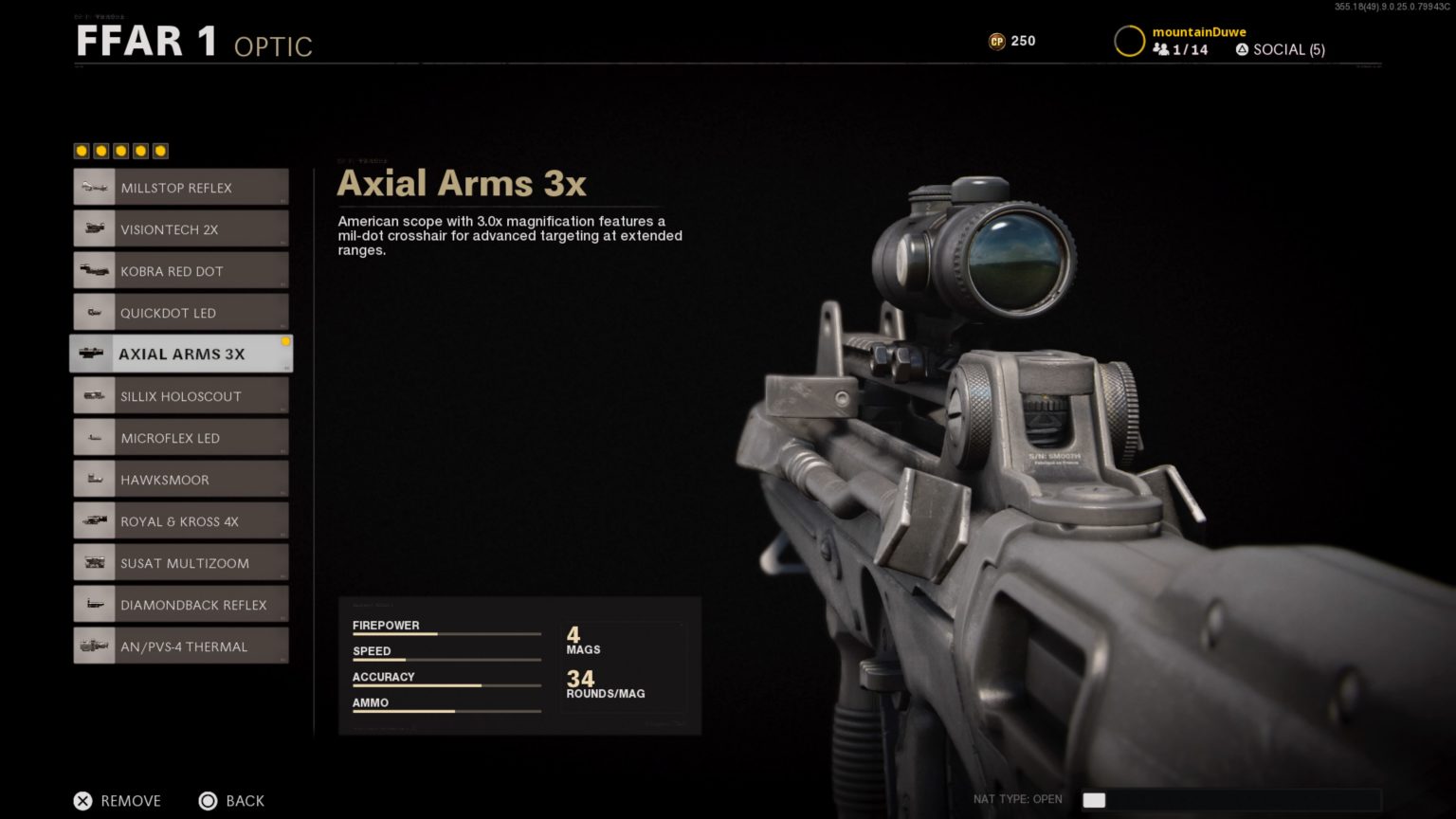Click the Millstop Reflex scope icon
Viewport: 1456px width, 819px height.
point(94,187)
